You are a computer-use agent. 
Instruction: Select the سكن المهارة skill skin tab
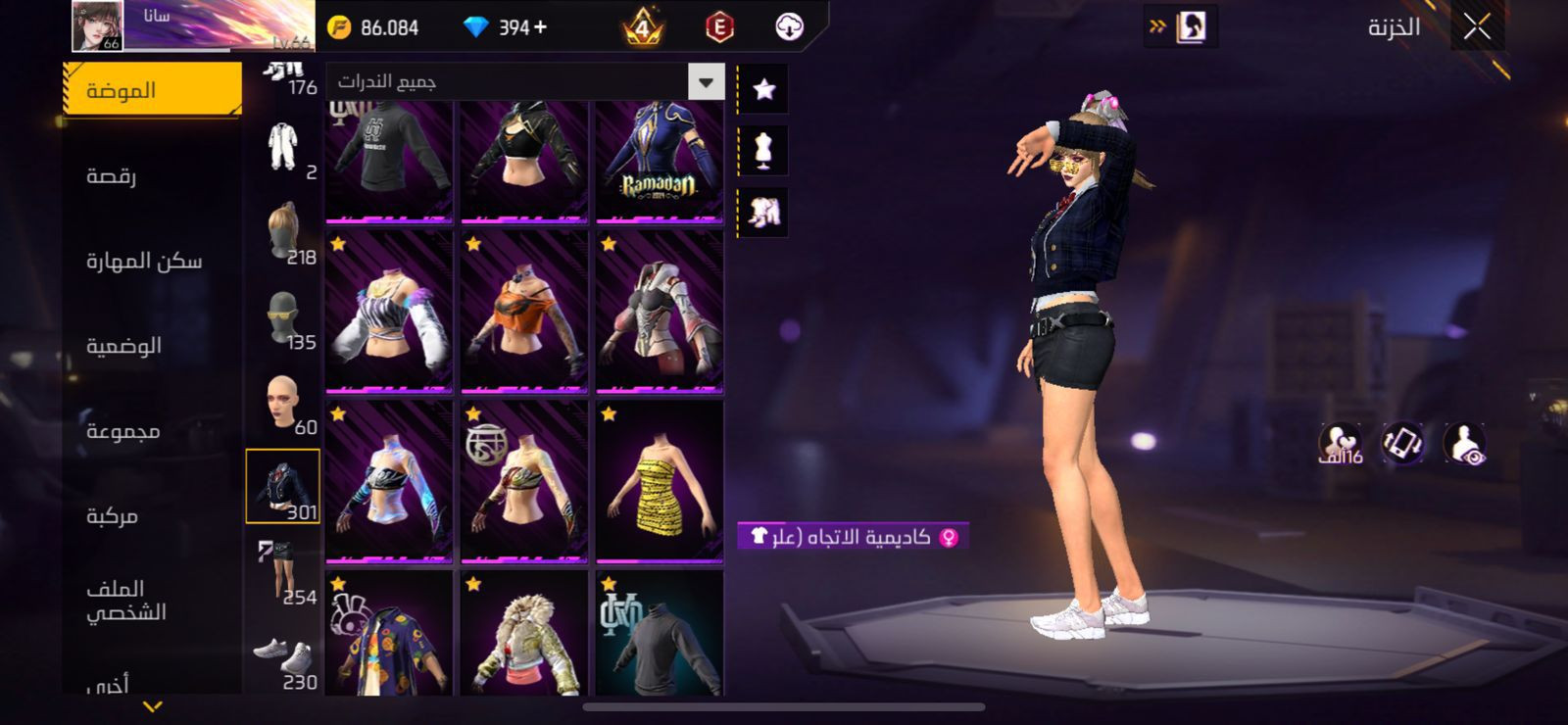point(144,261)
